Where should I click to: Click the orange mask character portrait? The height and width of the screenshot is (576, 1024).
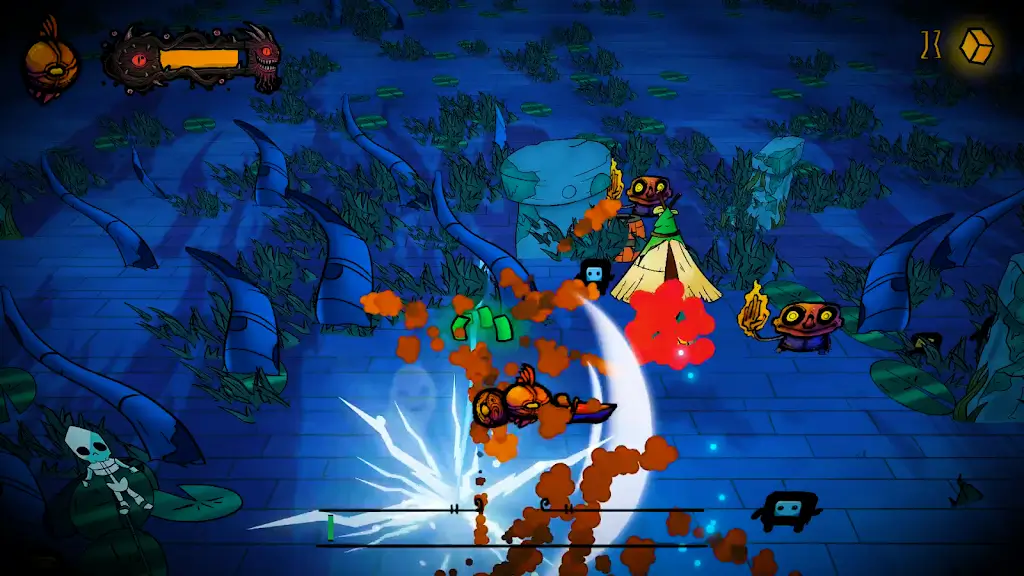45,66
